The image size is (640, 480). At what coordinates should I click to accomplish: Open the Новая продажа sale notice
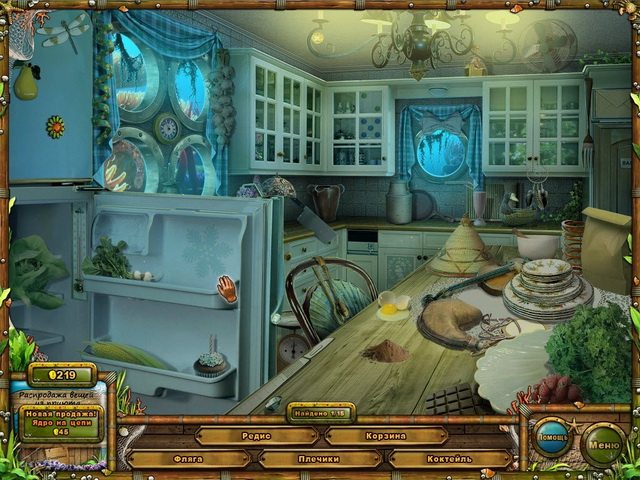point(60,419)
